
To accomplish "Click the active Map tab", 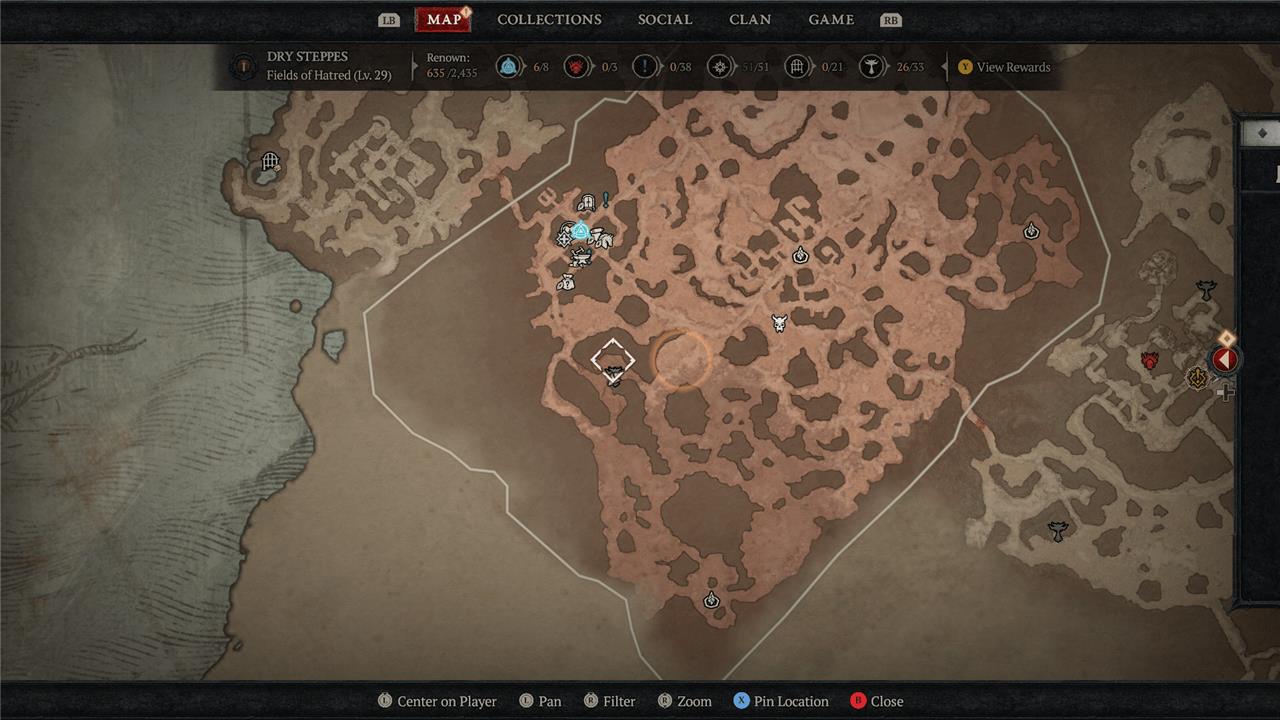I will click(443, 20).
